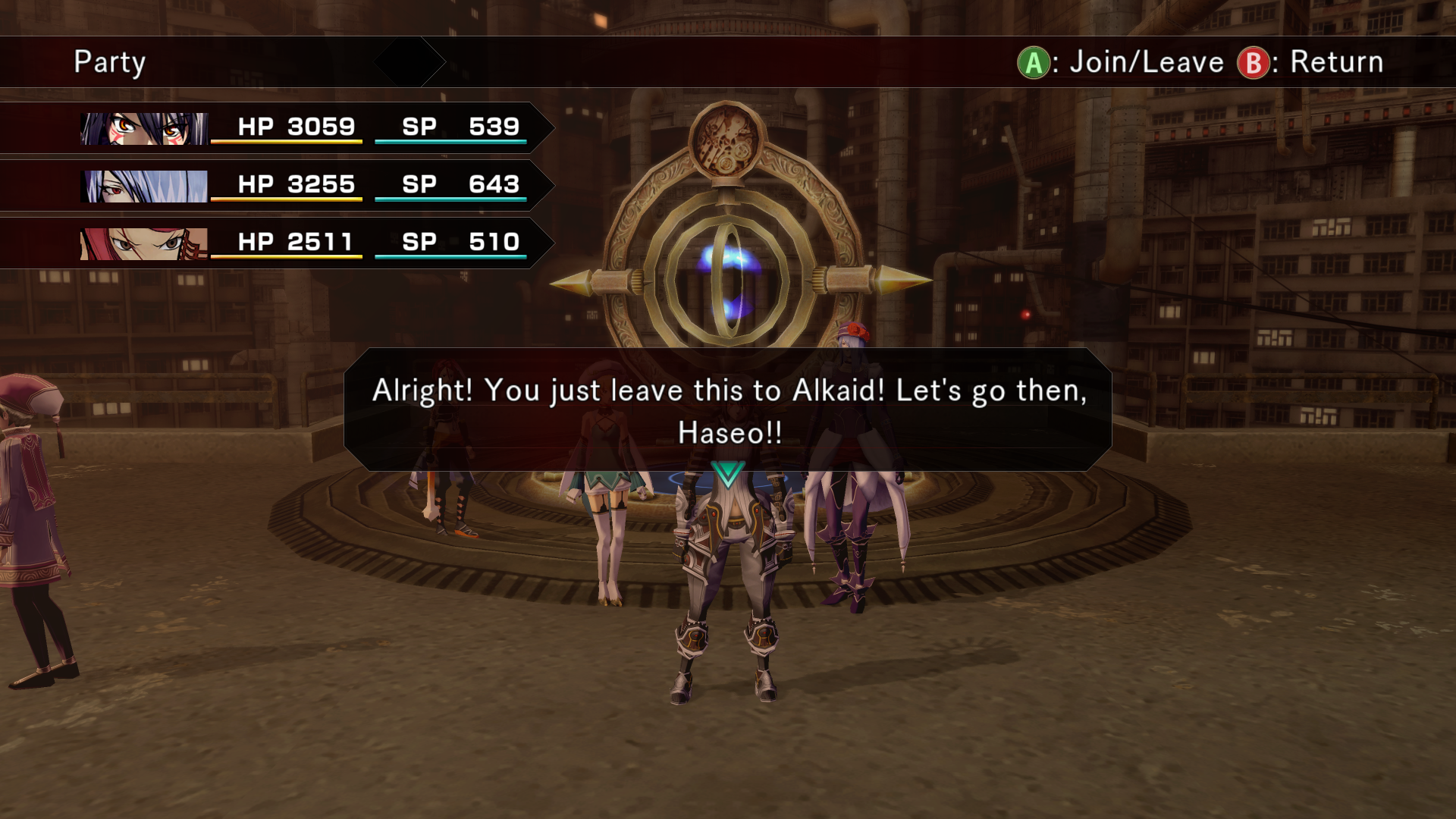Advance the dialogue via the green arrow
The width and height of the screenshot is (1456, 819).
click(x=728, y=474)
